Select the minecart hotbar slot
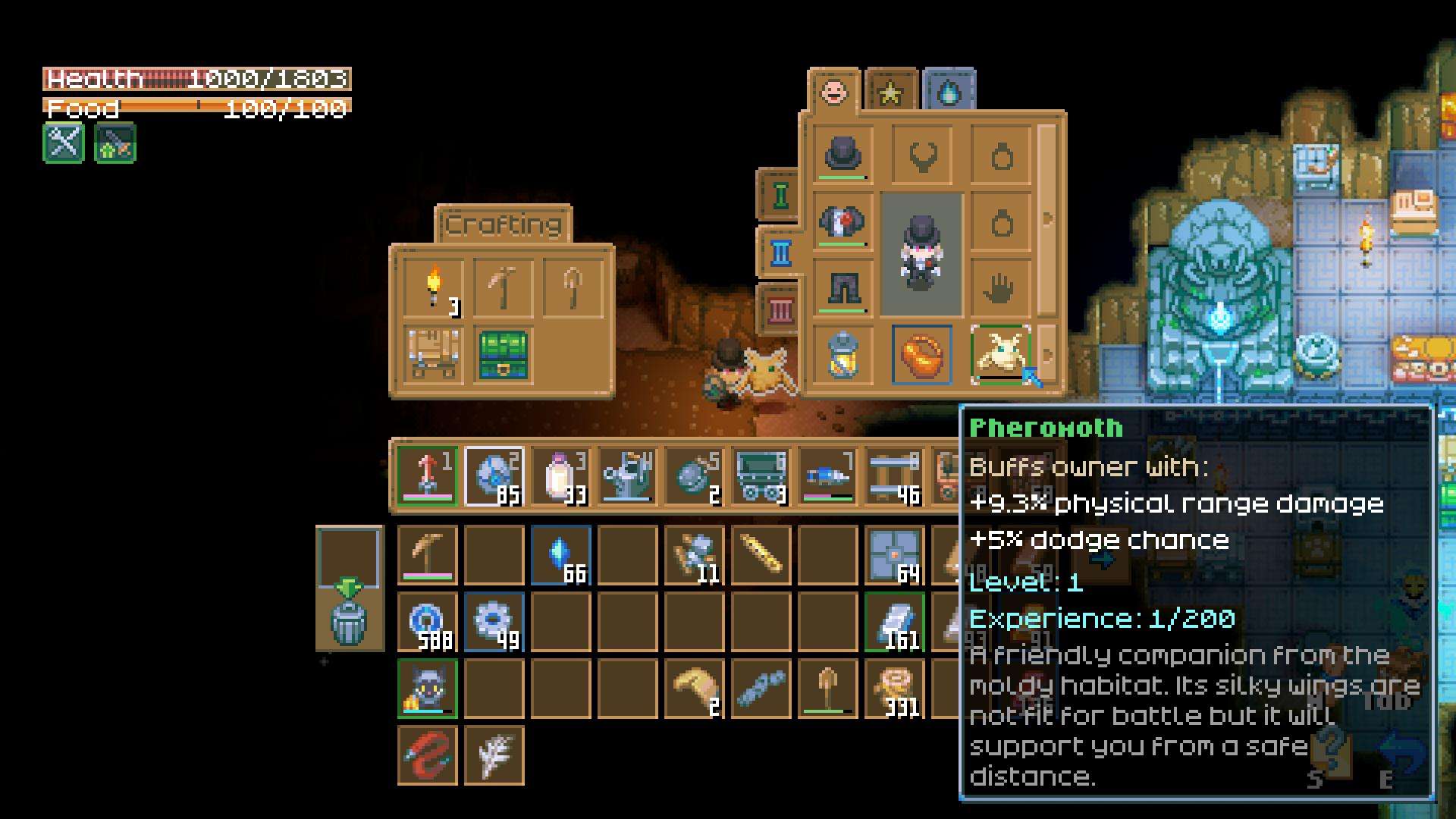The width and height of the screenshot is (1456, 819). [761, 476]
